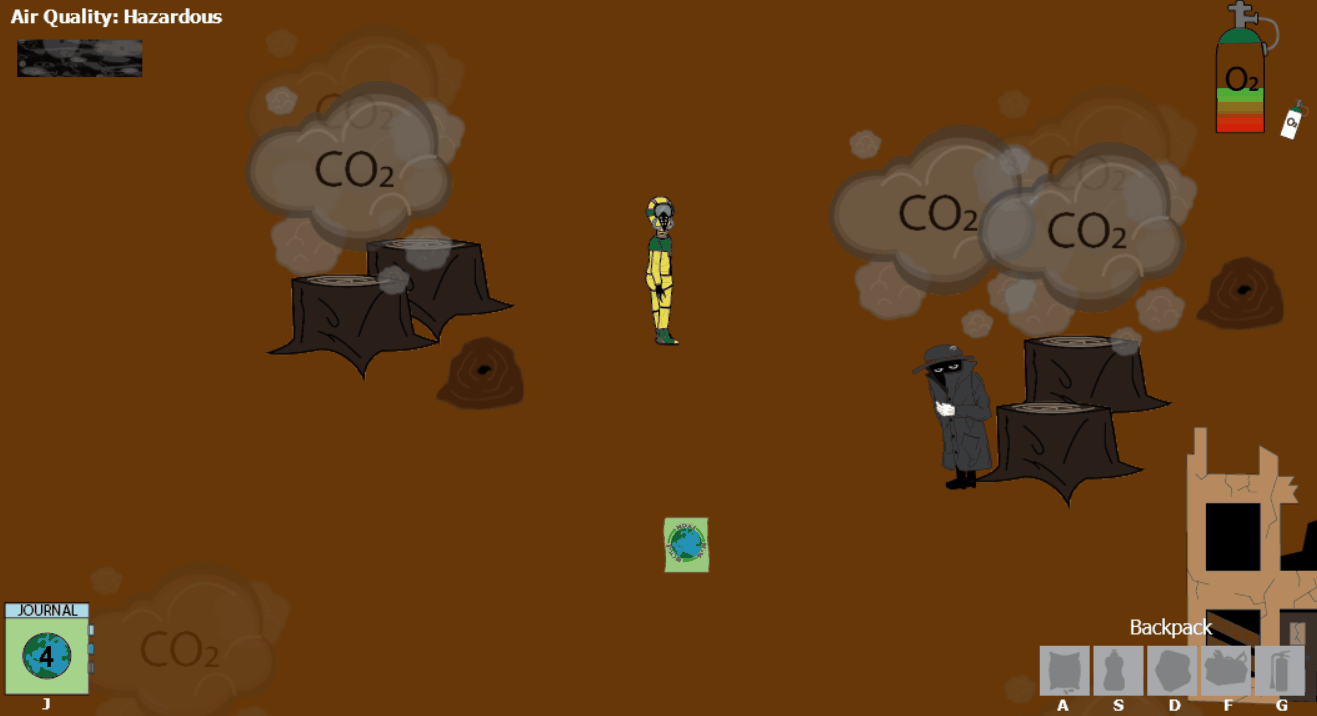Select the fire extinguisher Backpack slot
The height and width of the screenshot is (716, 1317).
(1280, 670)
